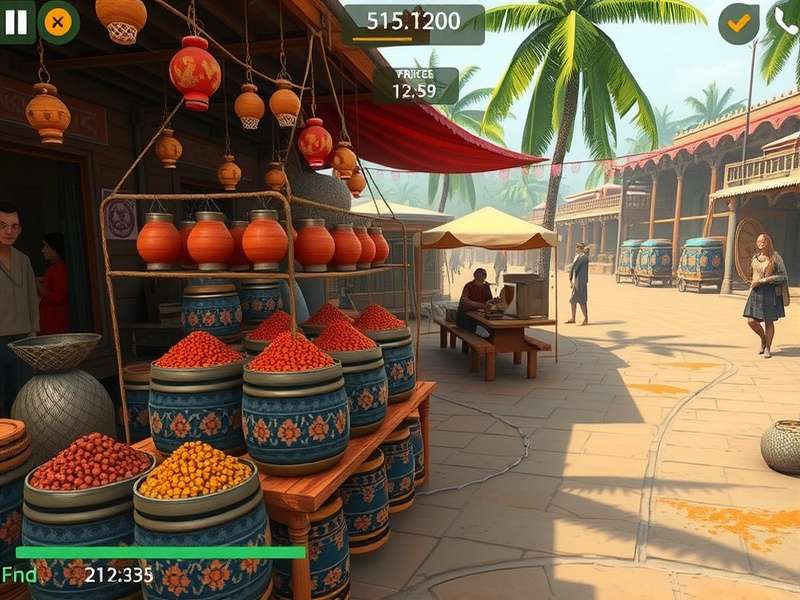Tap the white phone handset icon

(786, 22)
